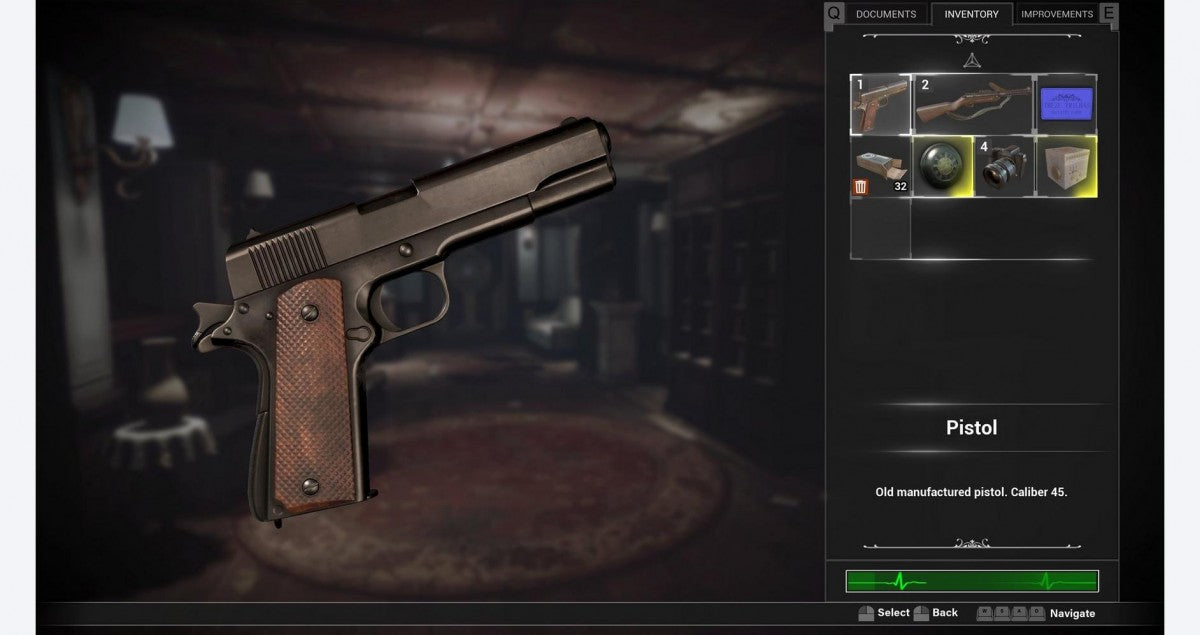
Task: Switch to the Documents tab
Action: (885, 14)
